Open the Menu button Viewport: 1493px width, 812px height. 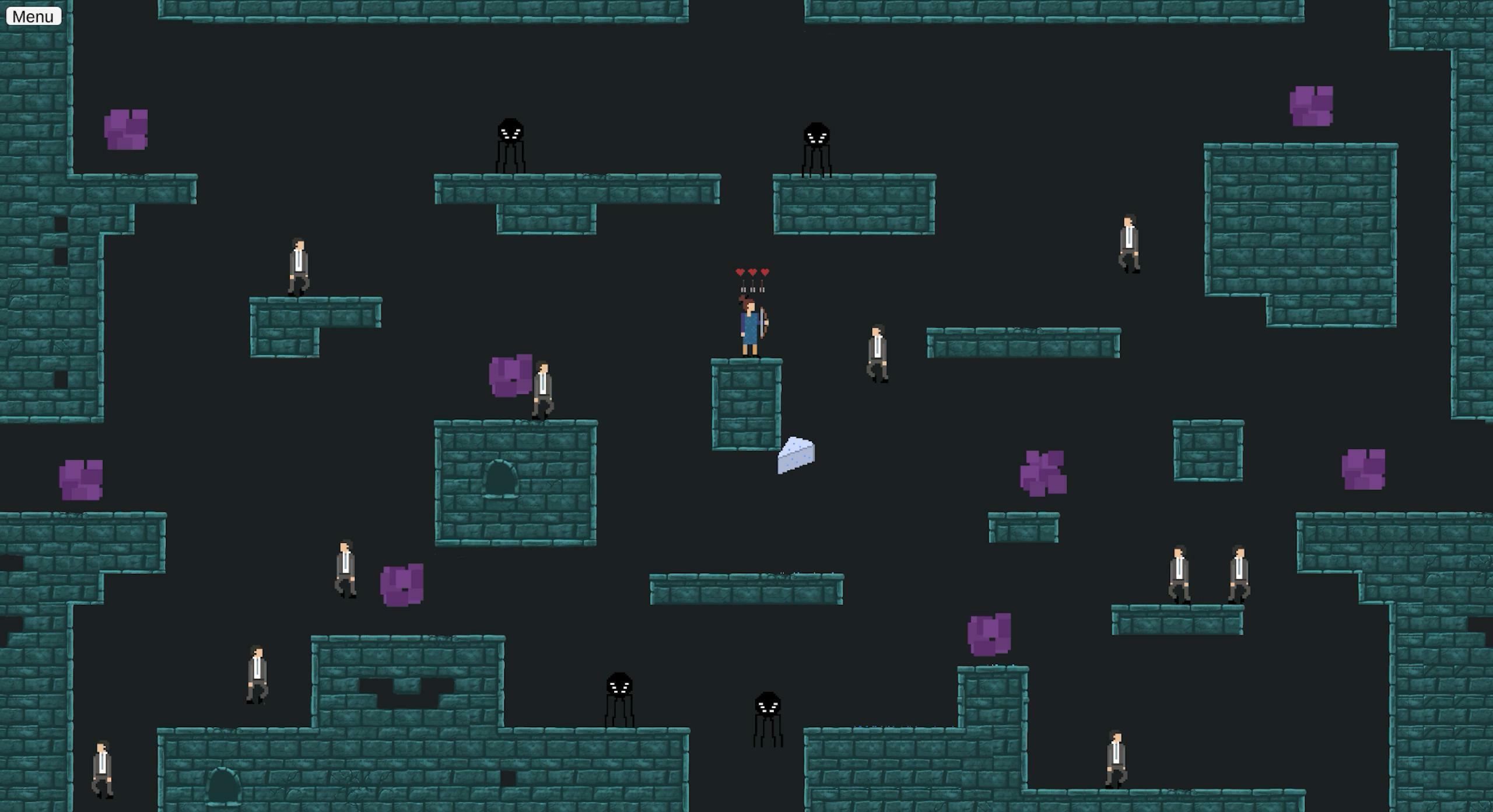(x=33, y=16)
